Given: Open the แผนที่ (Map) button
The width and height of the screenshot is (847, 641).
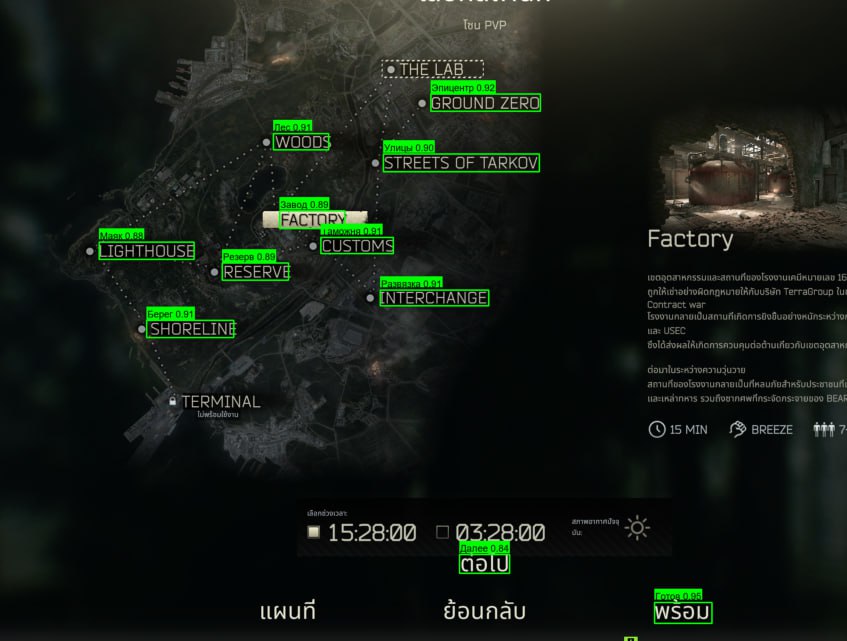Looking at the screenshot, I should click(287, 611).
